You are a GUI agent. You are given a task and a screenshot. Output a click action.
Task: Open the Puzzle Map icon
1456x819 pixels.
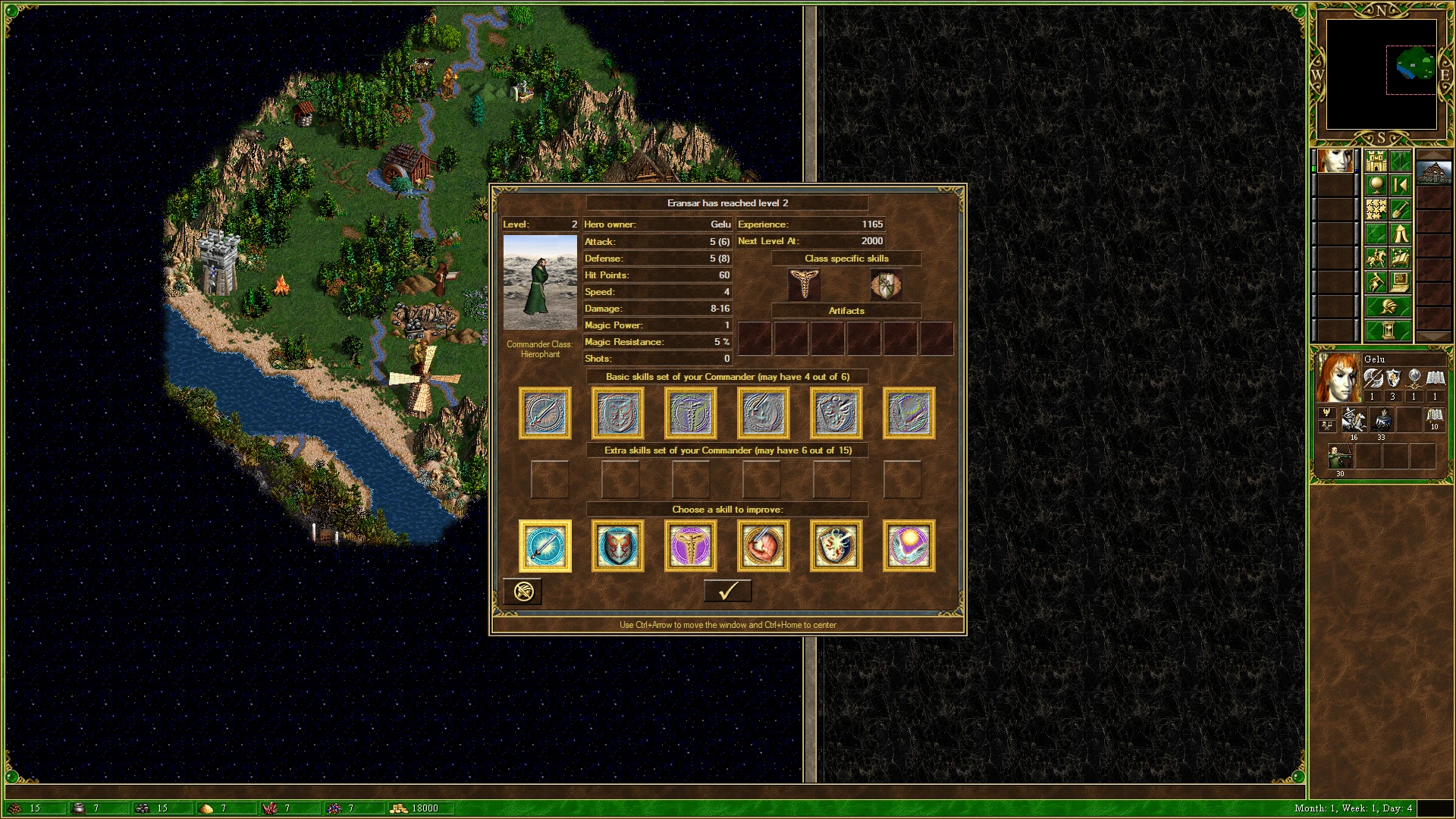[1376, 207]
